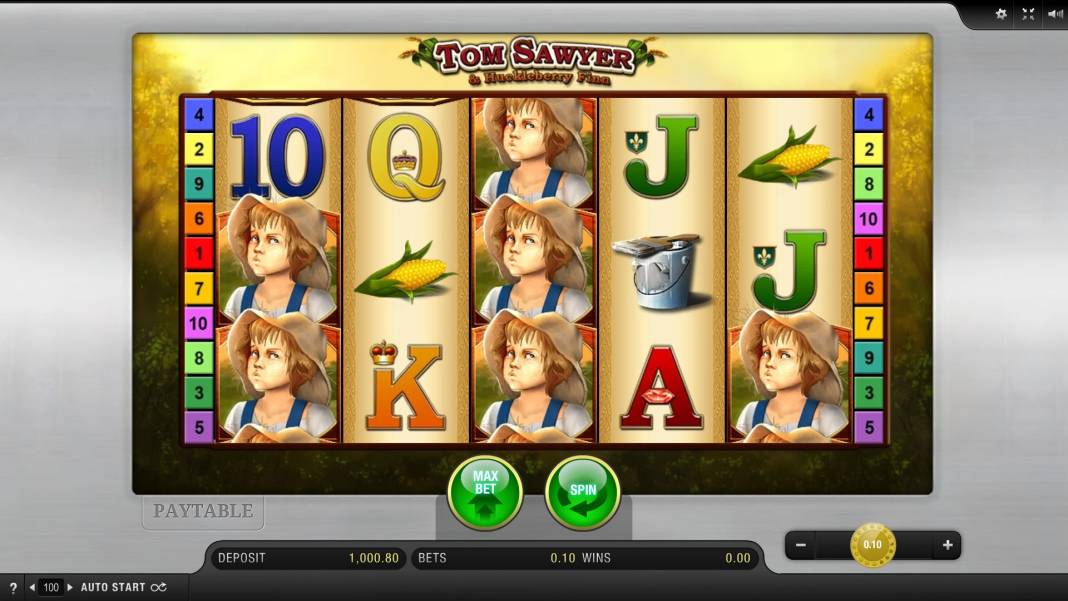Viewport: 1068px width, 601px height.
Task: Lower the auto start count with left arrow
Action: point(32,587)
